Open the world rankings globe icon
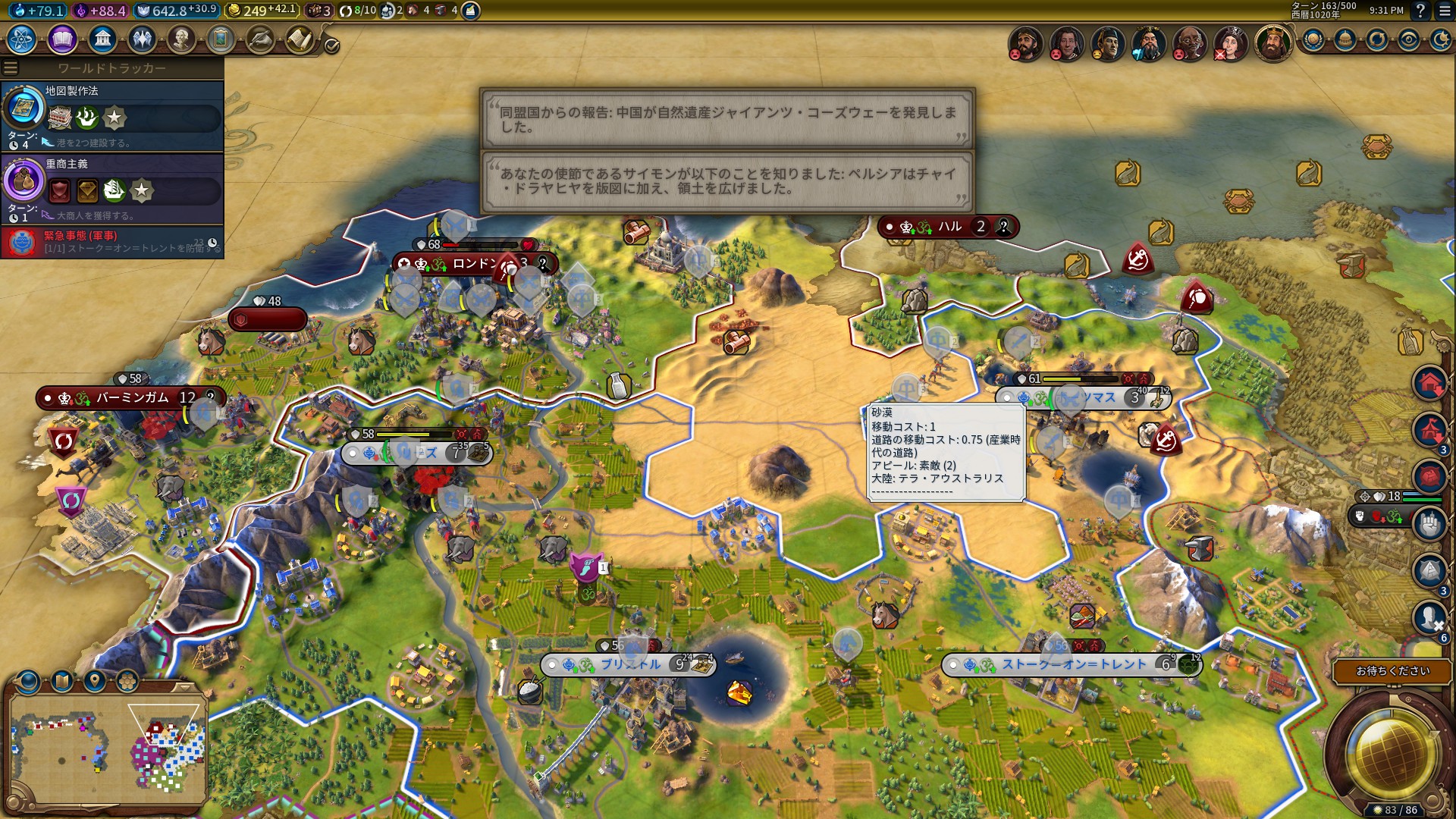 pos(1313,39)
